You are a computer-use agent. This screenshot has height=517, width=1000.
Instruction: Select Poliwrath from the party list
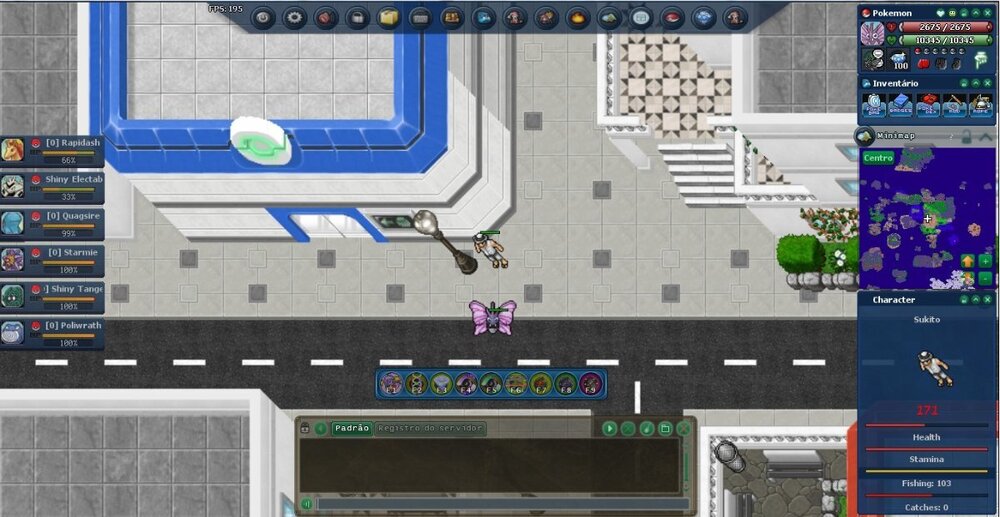52,333
